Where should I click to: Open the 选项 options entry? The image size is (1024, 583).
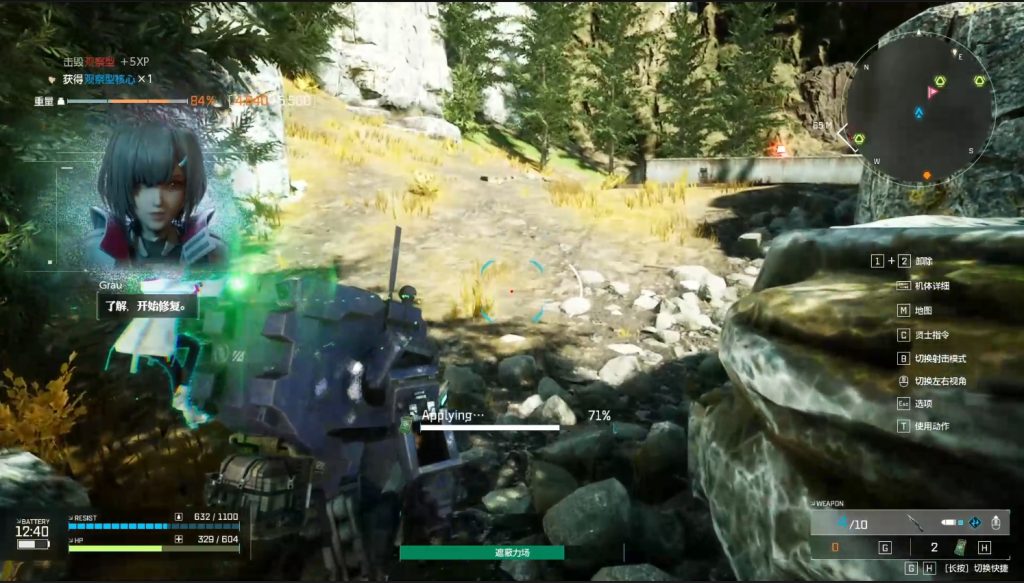[x=922, y=403]
